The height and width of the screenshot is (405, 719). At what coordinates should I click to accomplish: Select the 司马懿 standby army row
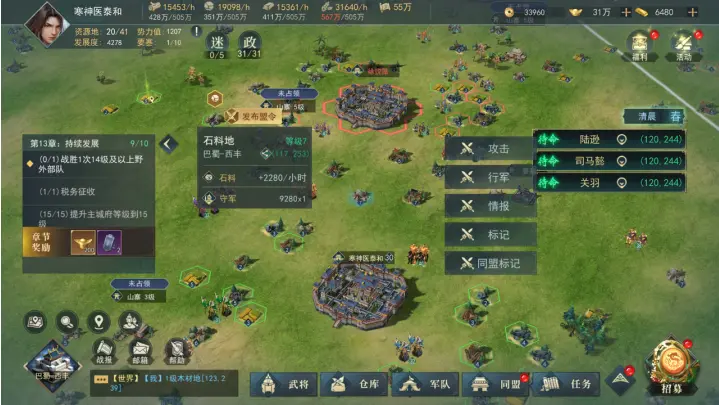pos(610,161)
